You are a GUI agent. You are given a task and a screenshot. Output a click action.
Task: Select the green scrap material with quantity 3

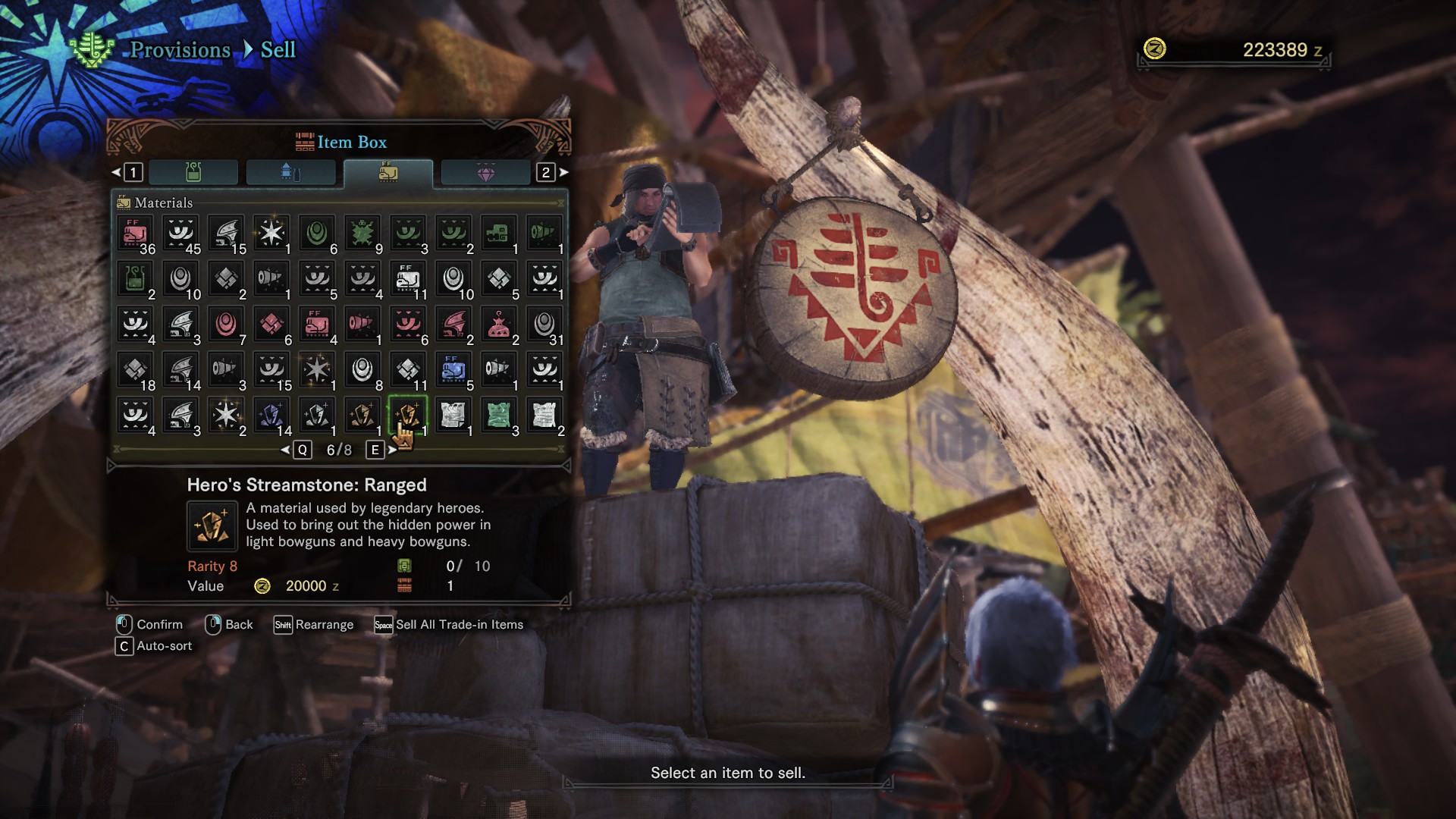click(498, 413)
